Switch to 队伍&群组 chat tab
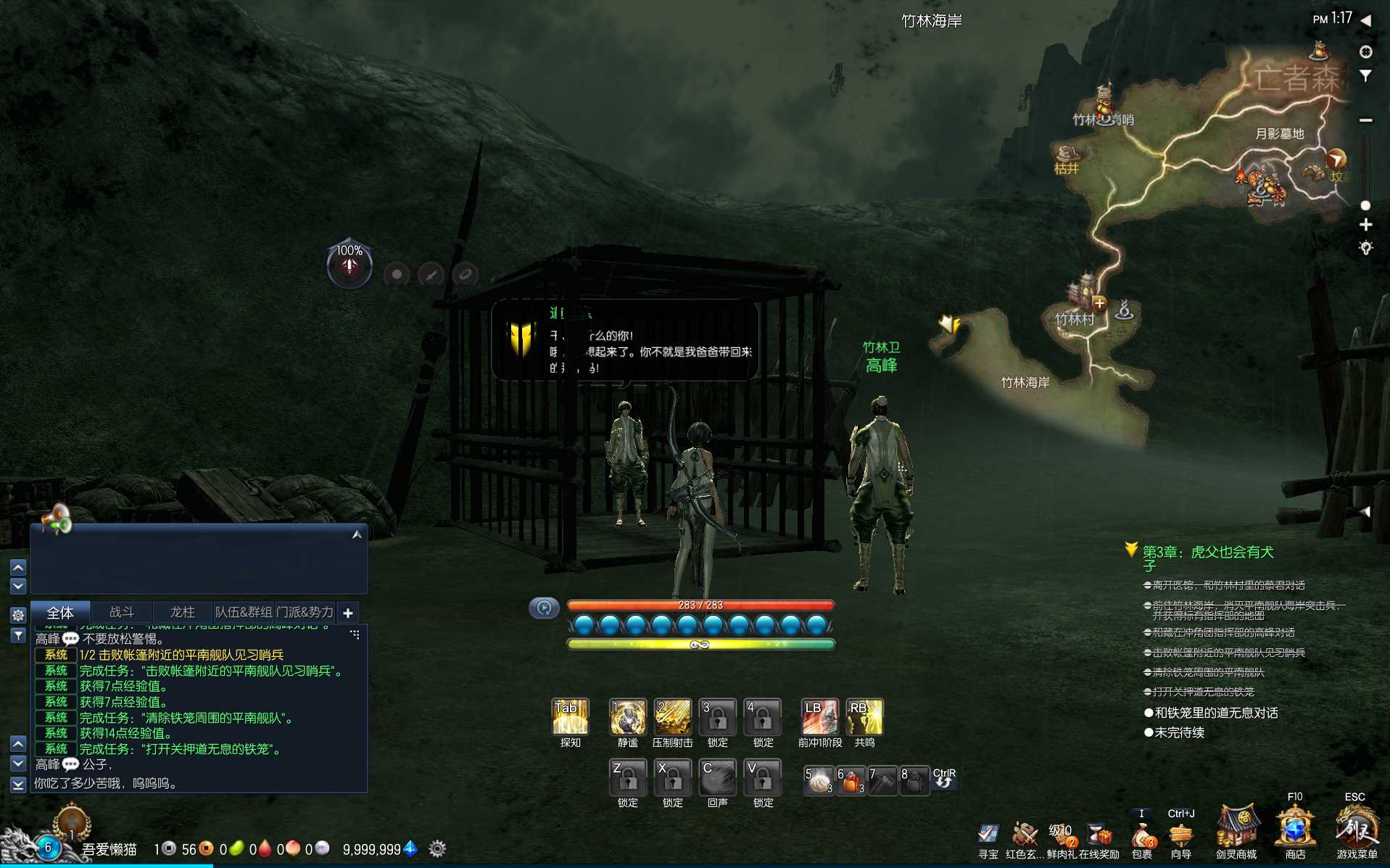1390x868 pixels. [x=244, y=613]
